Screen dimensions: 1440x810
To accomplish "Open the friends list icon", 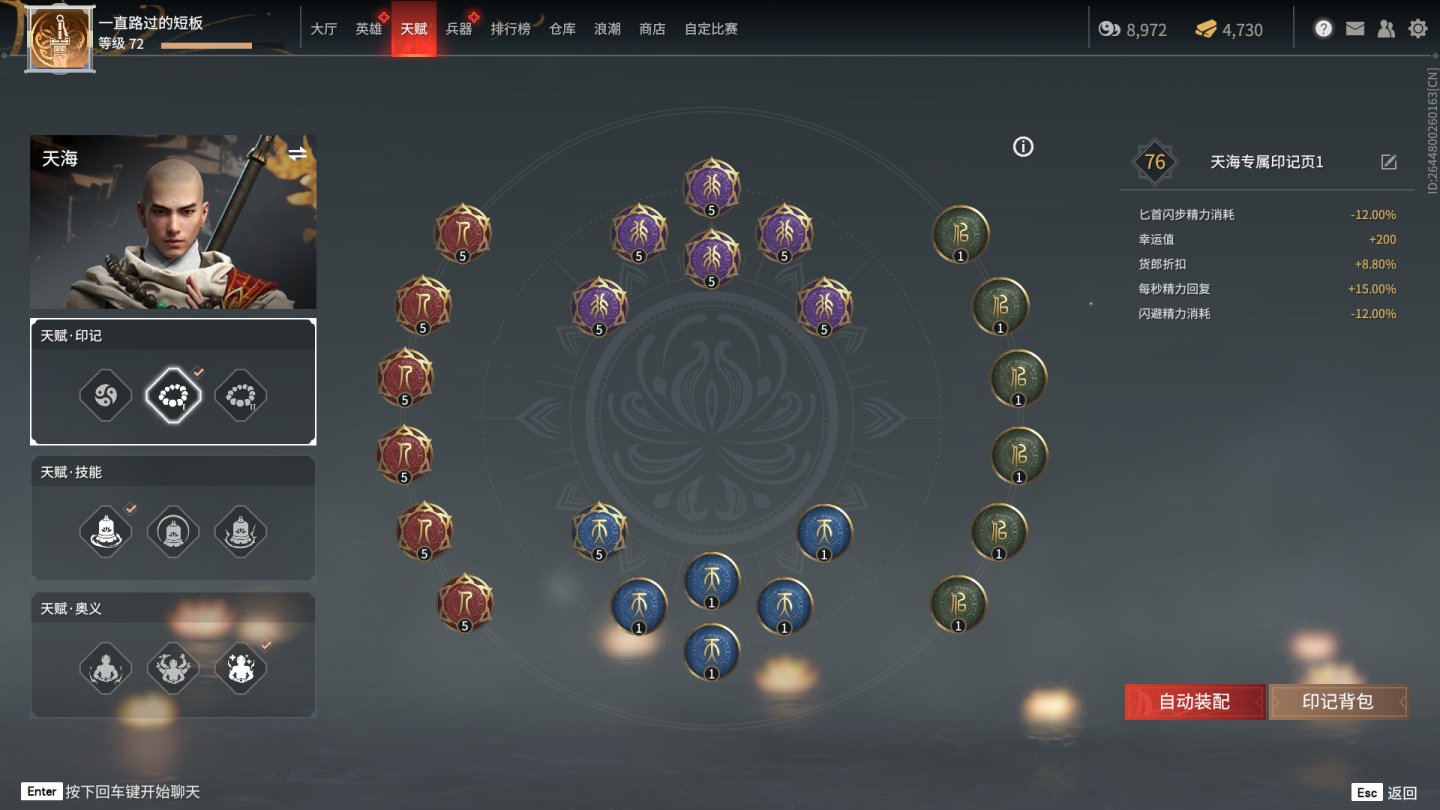I will 1386,29.
